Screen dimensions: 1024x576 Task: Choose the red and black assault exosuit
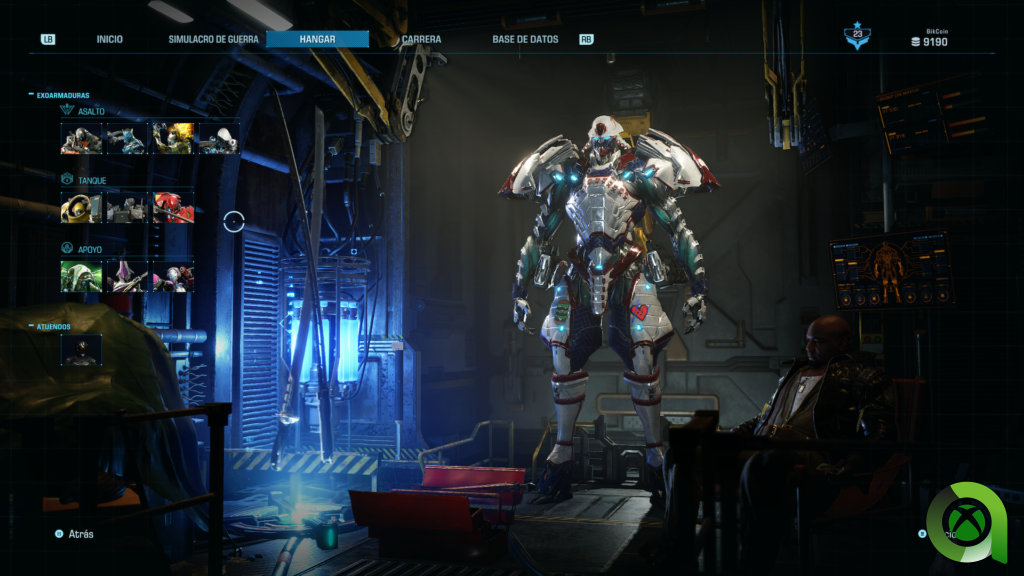[x=80, y=138]
